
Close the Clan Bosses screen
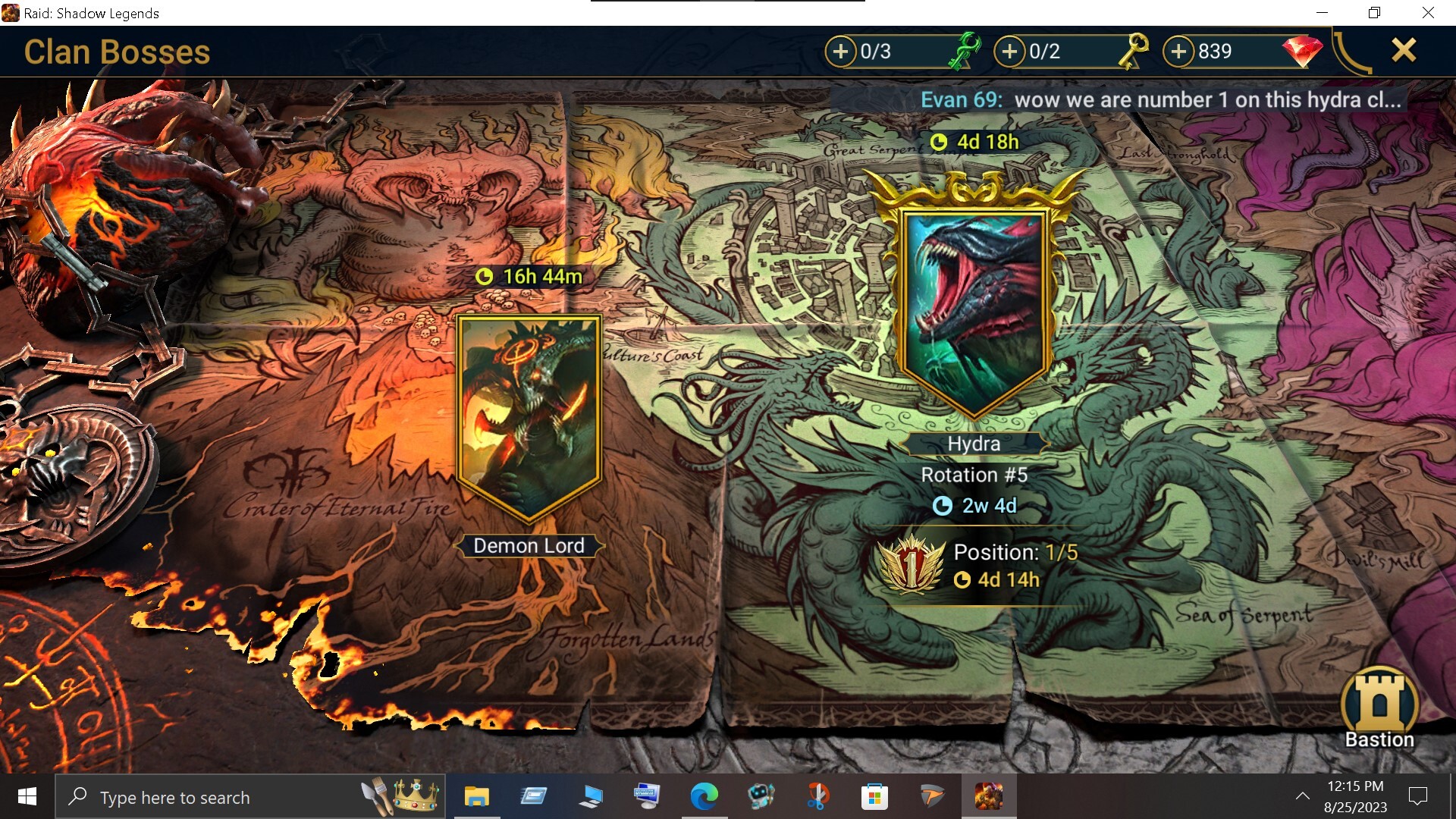click(x=1404, y=51)
